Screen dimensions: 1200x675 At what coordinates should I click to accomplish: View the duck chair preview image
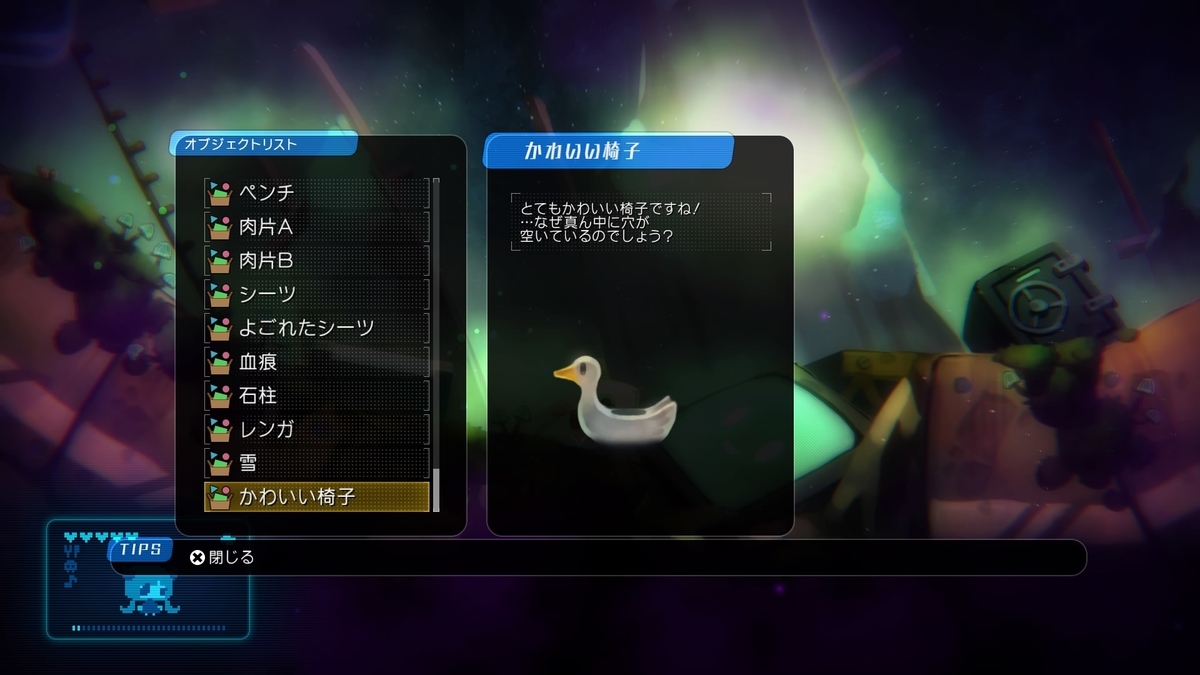click(x=615, y=400)
